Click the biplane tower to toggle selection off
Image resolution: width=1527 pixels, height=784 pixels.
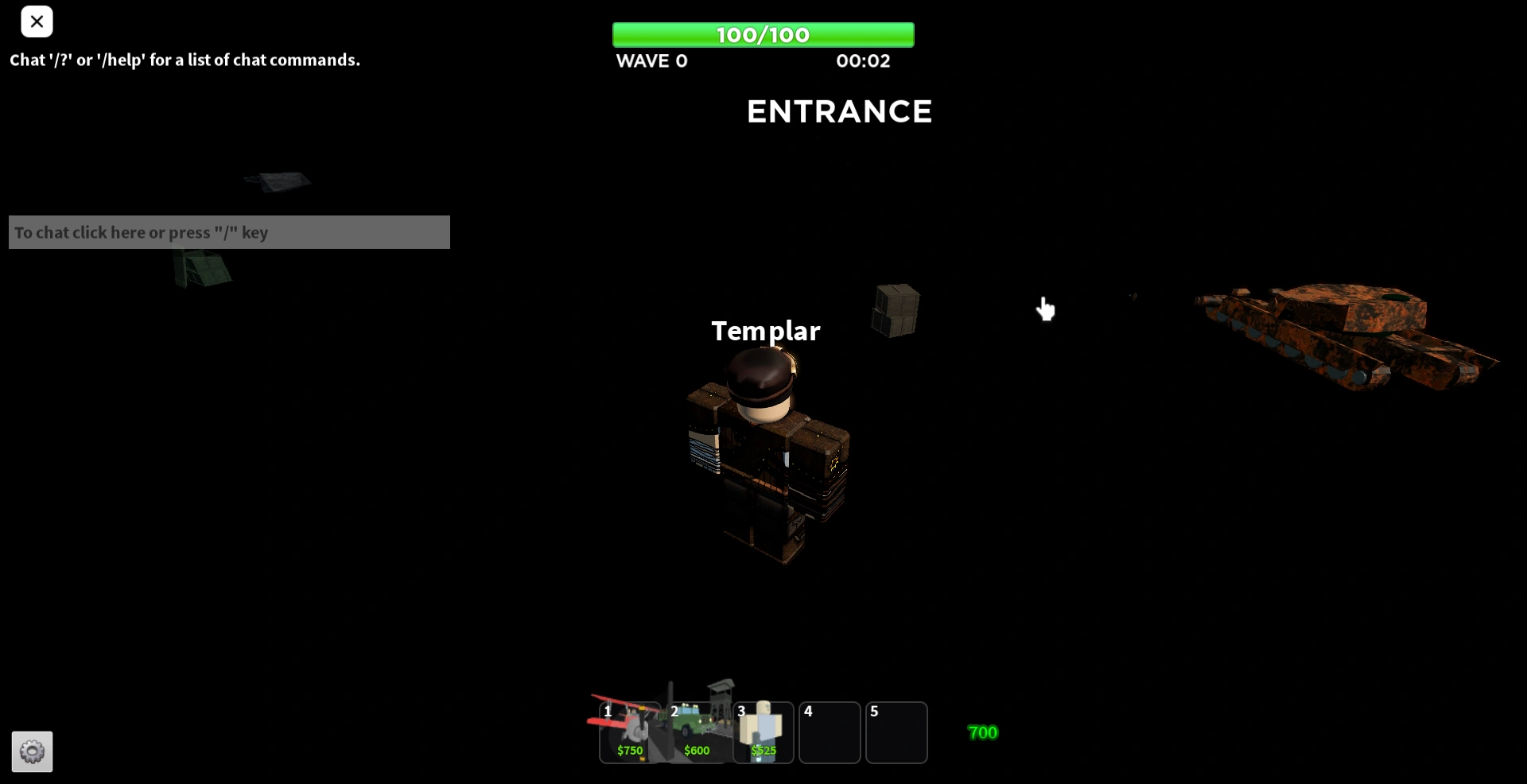coord(628,732)
